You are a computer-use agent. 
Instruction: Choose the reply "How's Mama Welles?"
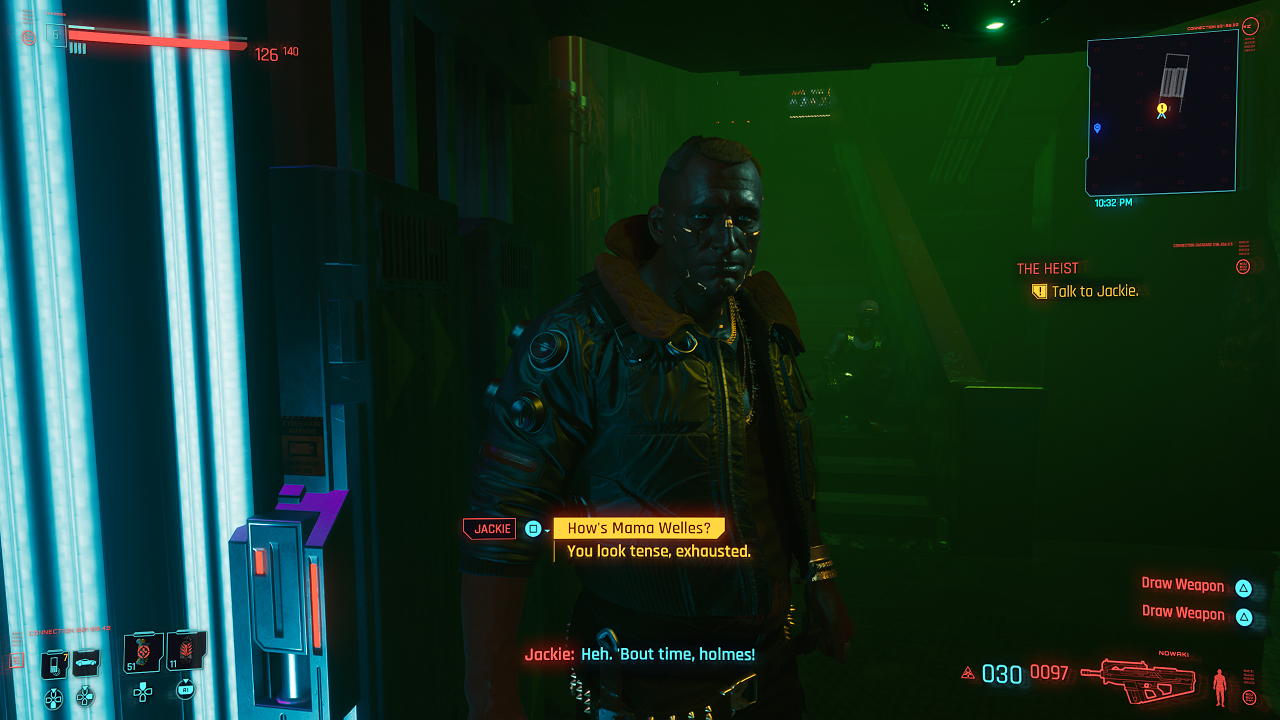640,529
